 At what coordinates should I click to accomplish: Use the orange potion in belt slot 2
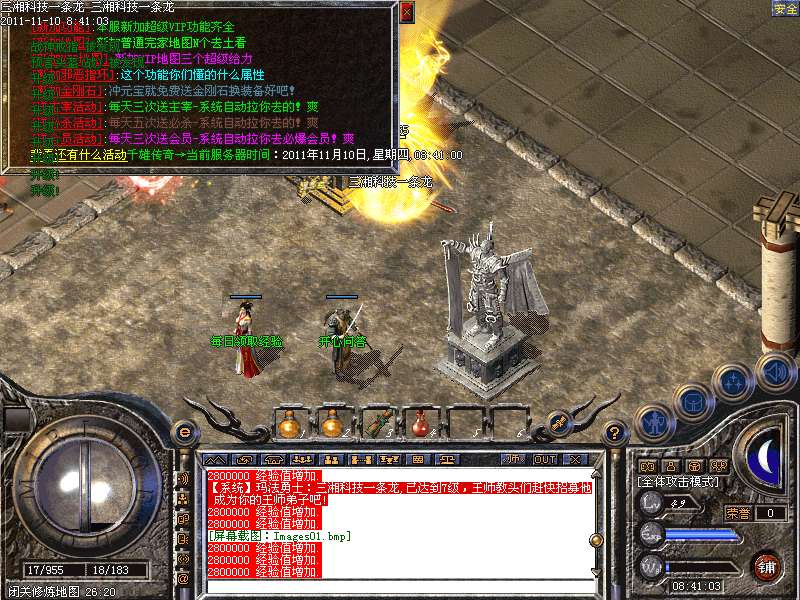[x=333, y=424]
